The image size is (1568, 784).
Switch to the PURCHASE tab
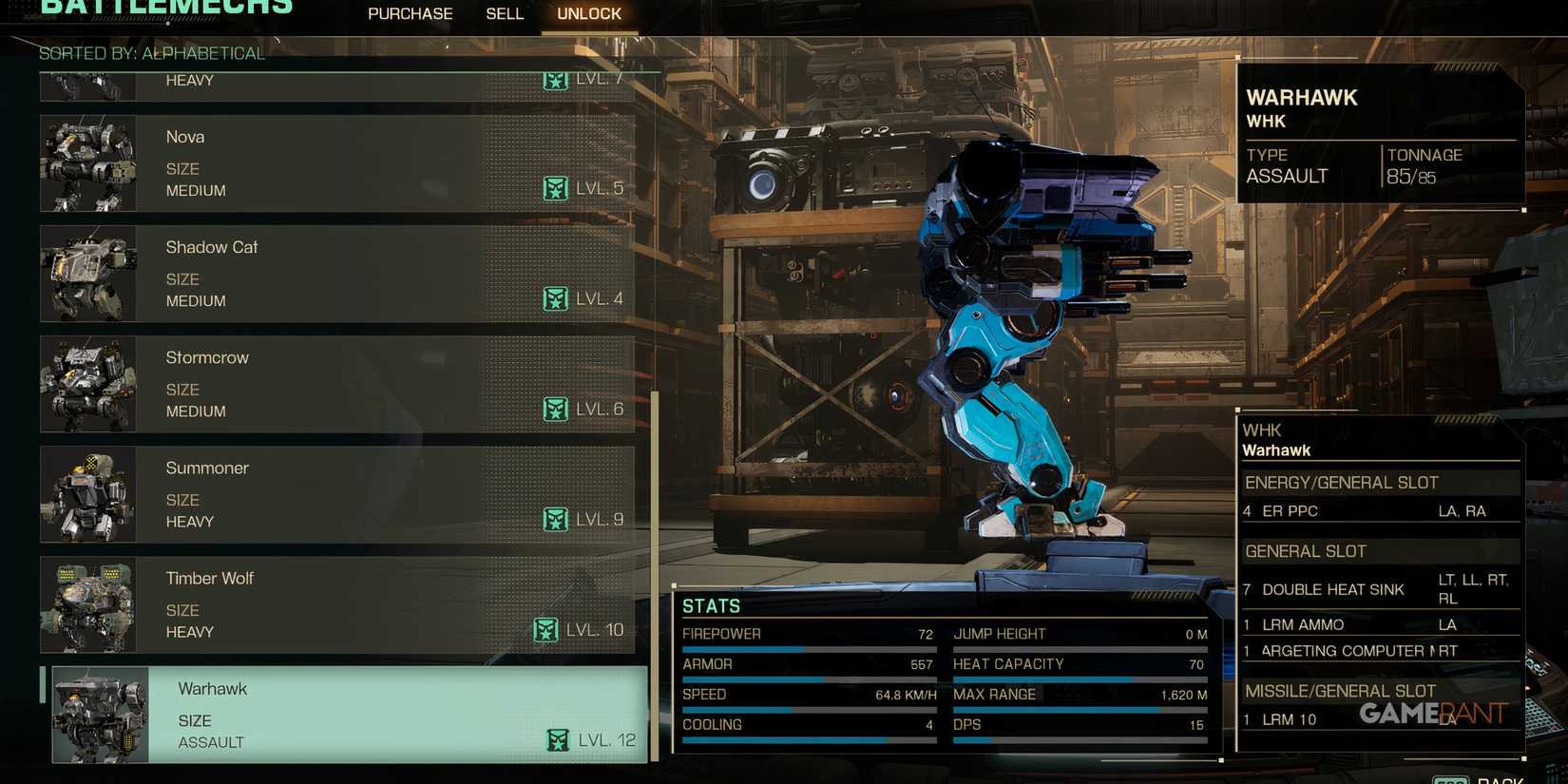410,13
